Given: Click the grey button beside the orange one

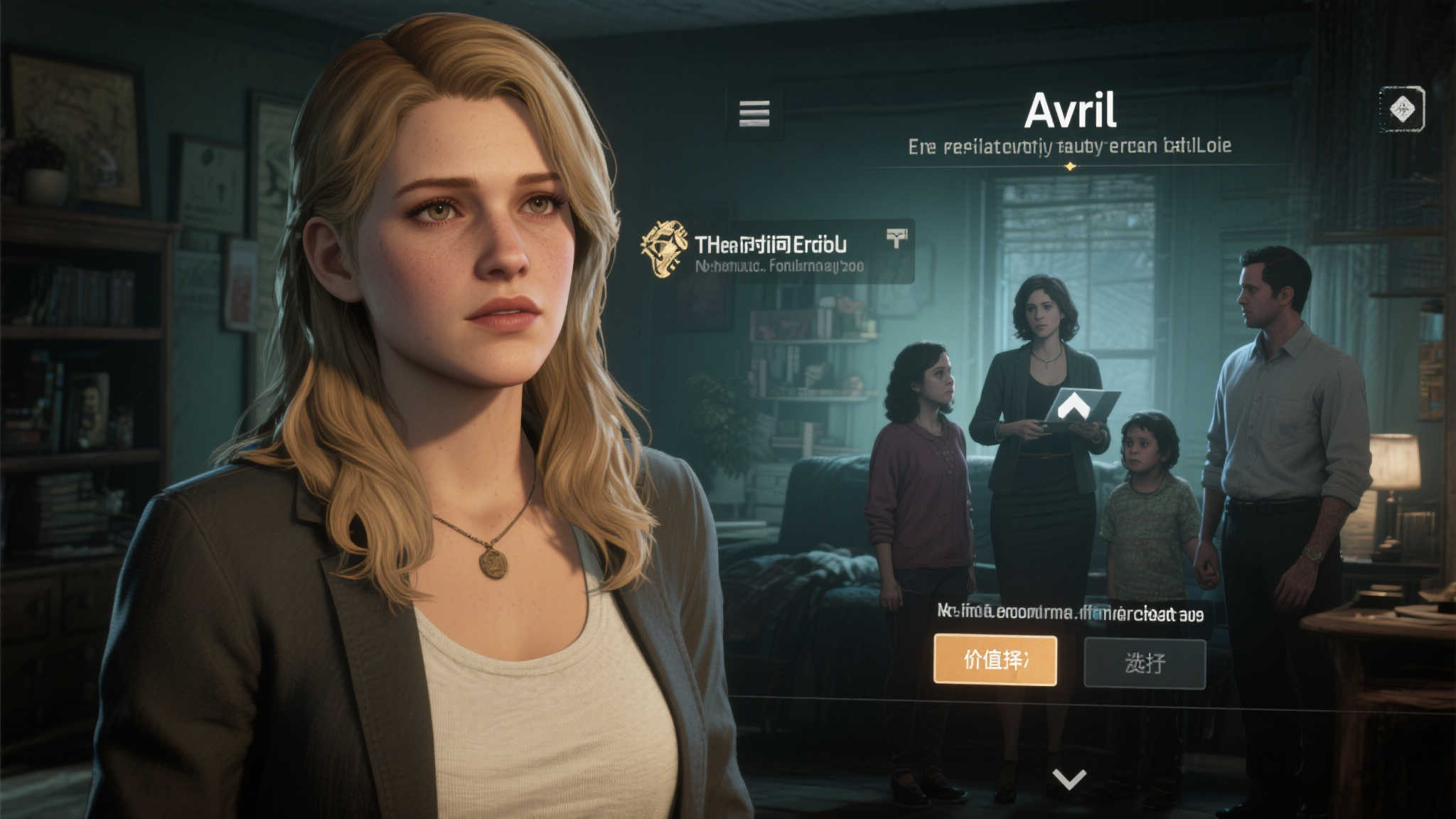Looking at the screenshot, I should (x=1145, y=663).
